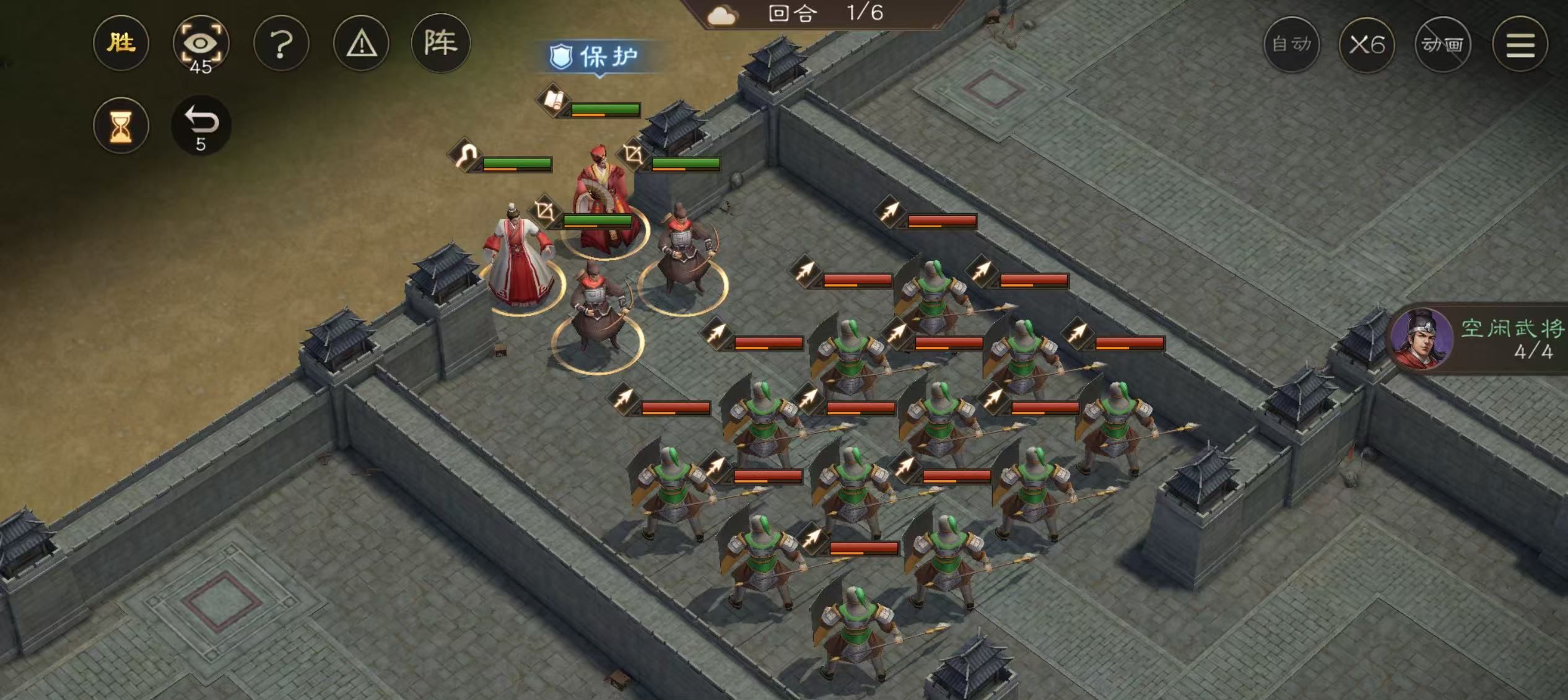Open the 胜 victory conditions icon
Viewport: 1568px width, 700px height.
pos(121,43)
